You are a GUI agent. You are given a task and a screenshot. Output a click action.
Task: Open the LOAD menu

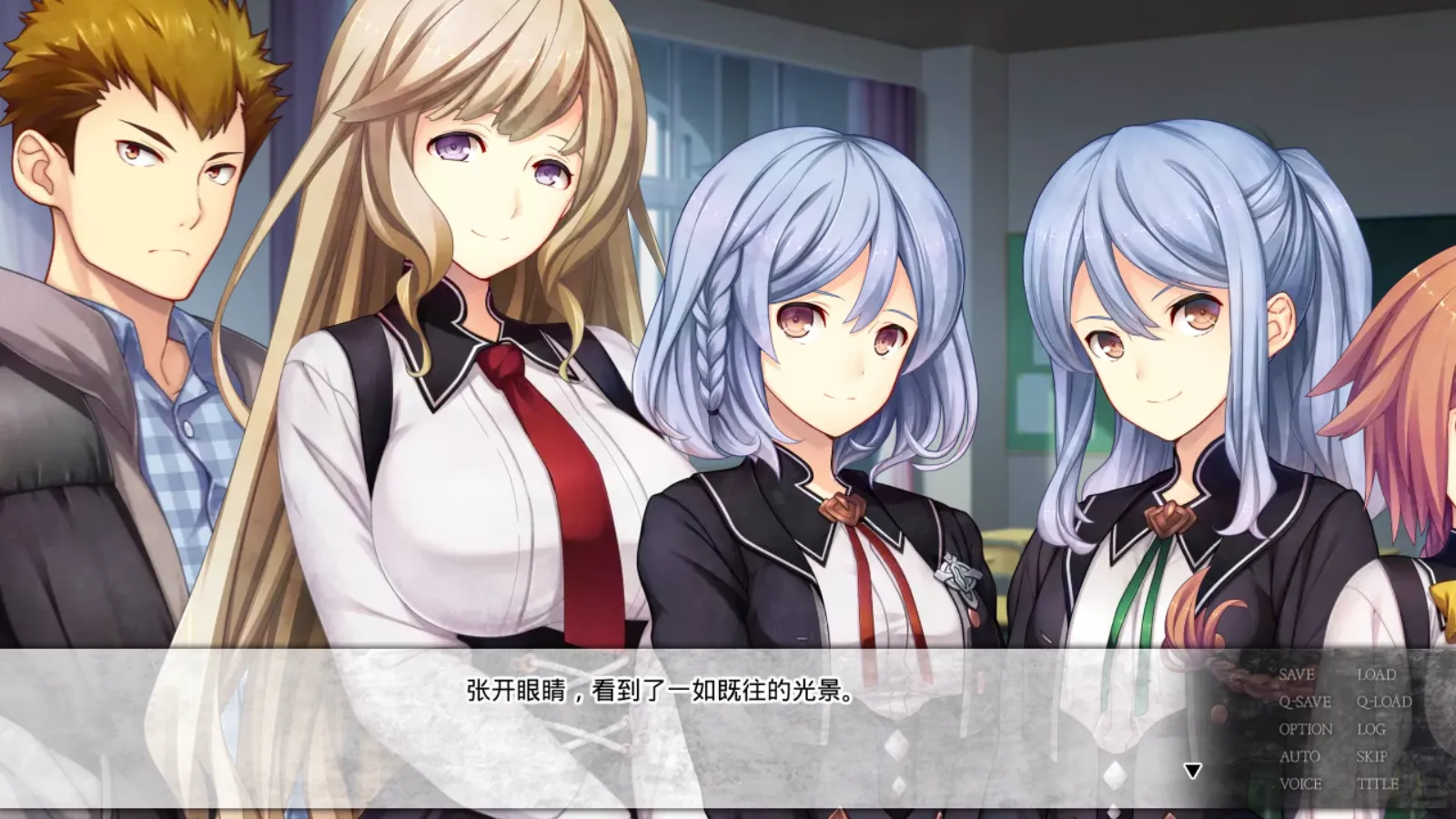(1377, 675)
